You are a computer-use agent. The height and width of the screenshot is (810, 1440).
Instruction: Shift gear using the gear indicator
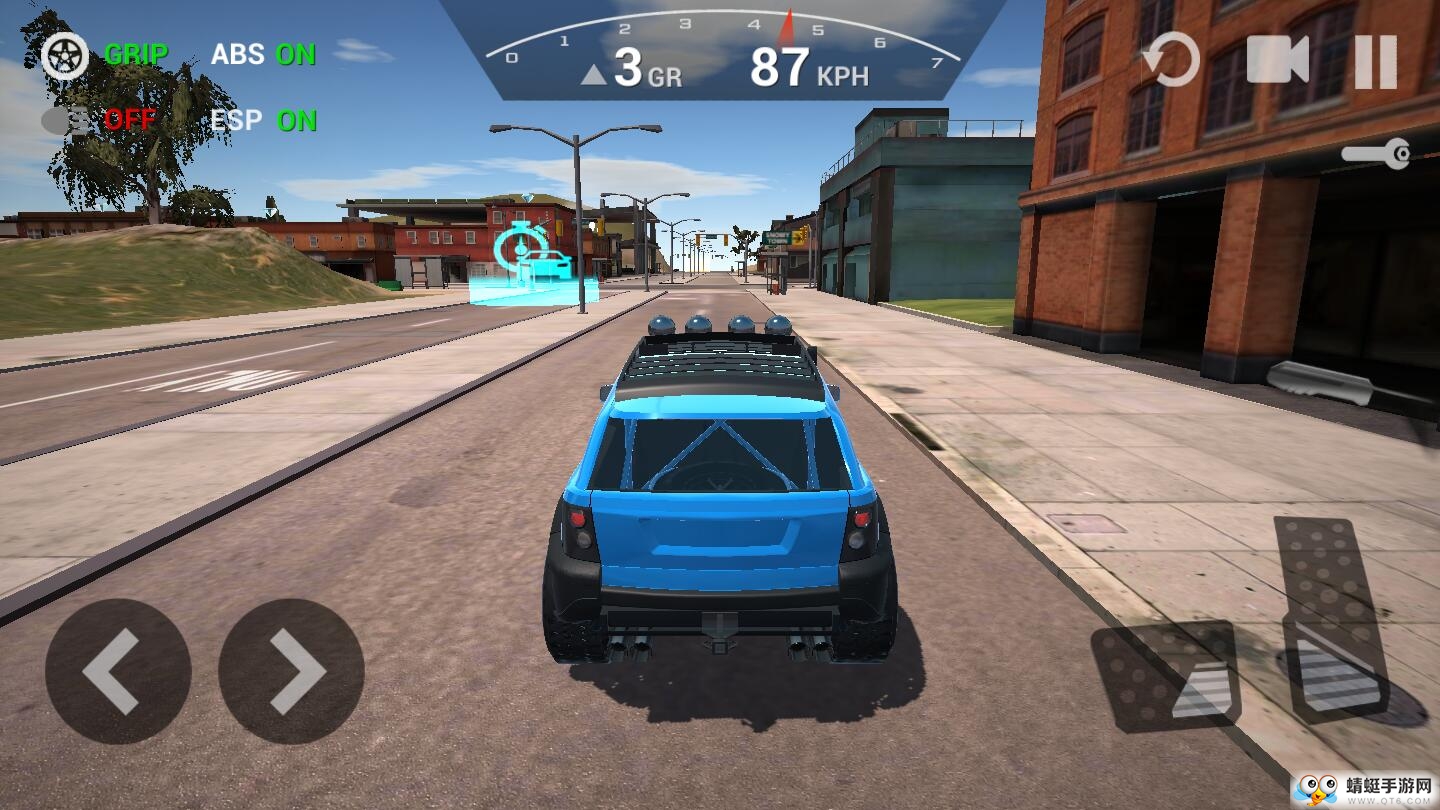(631, 69)
